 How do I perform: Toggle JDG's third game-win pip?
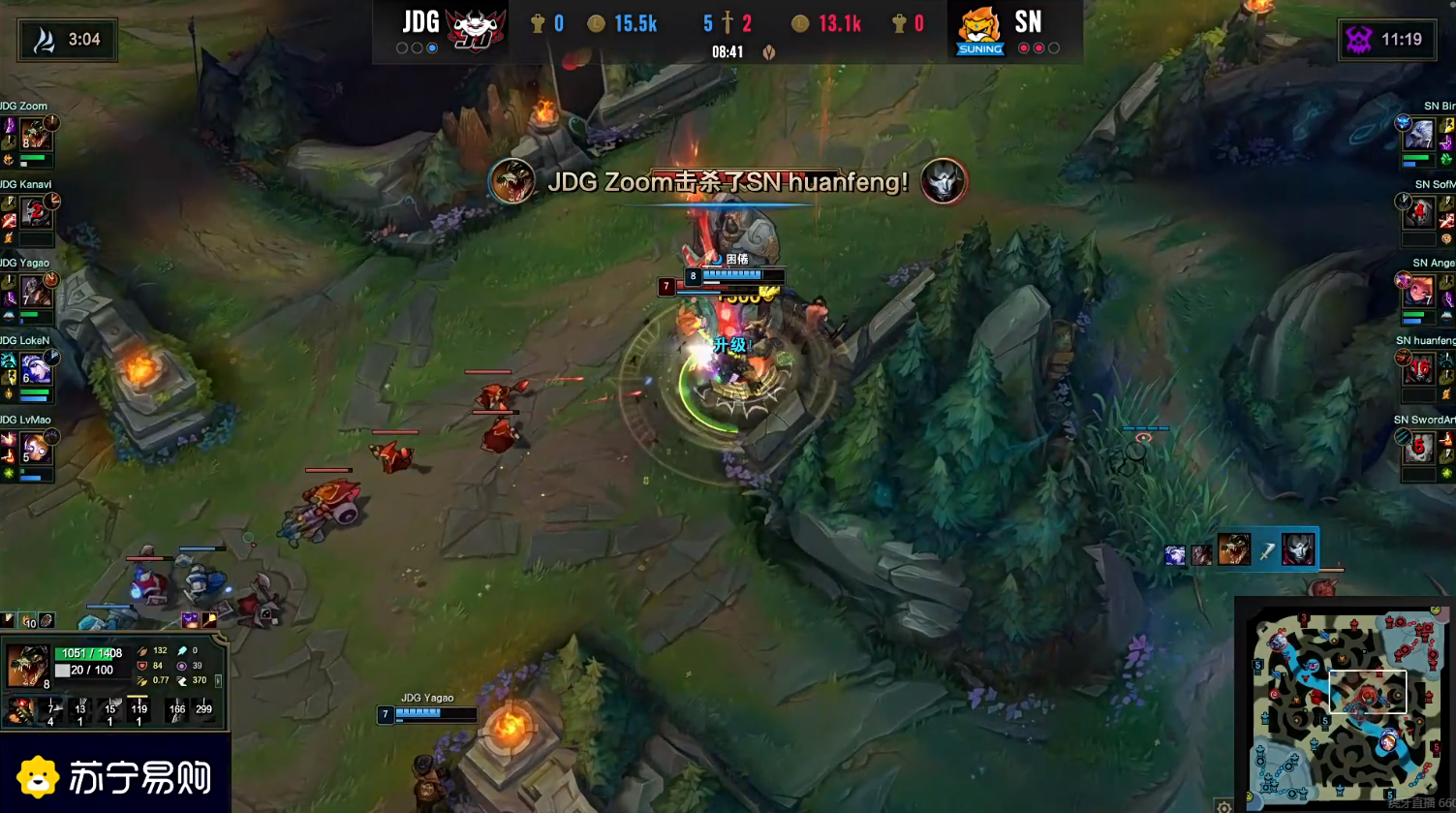432,48
